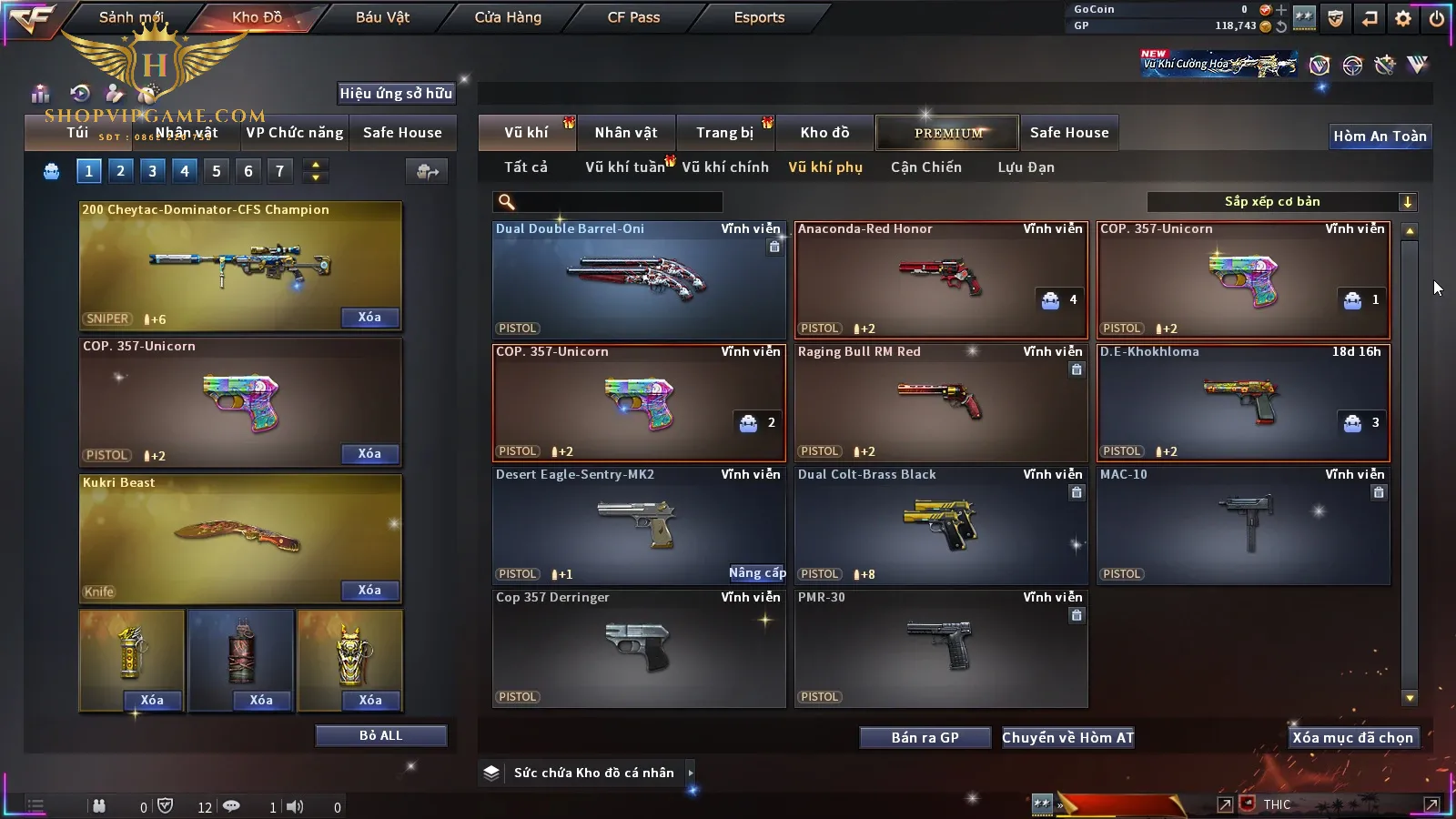Open the PREMIUM tab
The width and height of the screenshot is (1456, 819).
click(x=948, y=133)
